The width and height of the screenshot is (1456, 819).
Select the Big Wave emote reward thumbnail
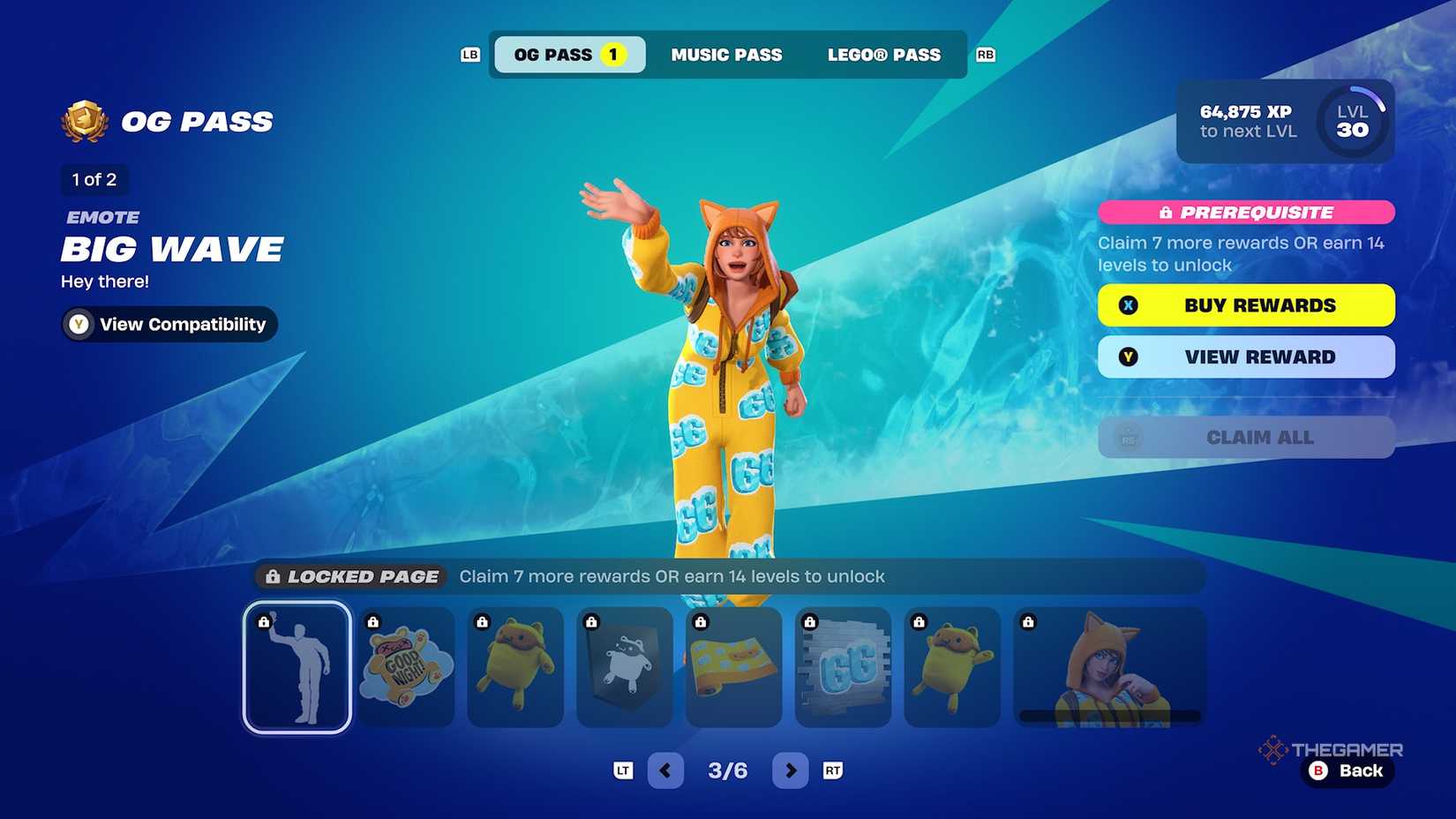pyautogui.click(x=296, y=666)
